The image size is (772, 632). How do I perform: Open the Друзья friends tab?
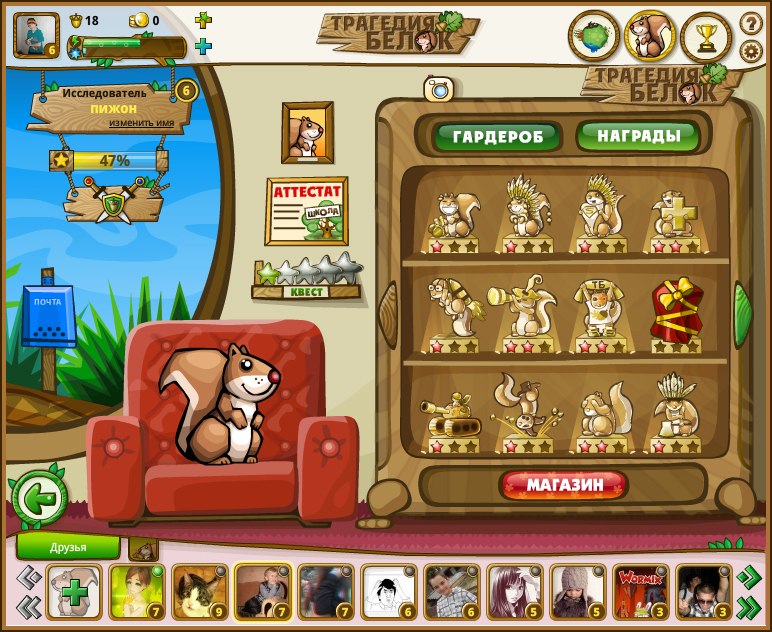68,547
